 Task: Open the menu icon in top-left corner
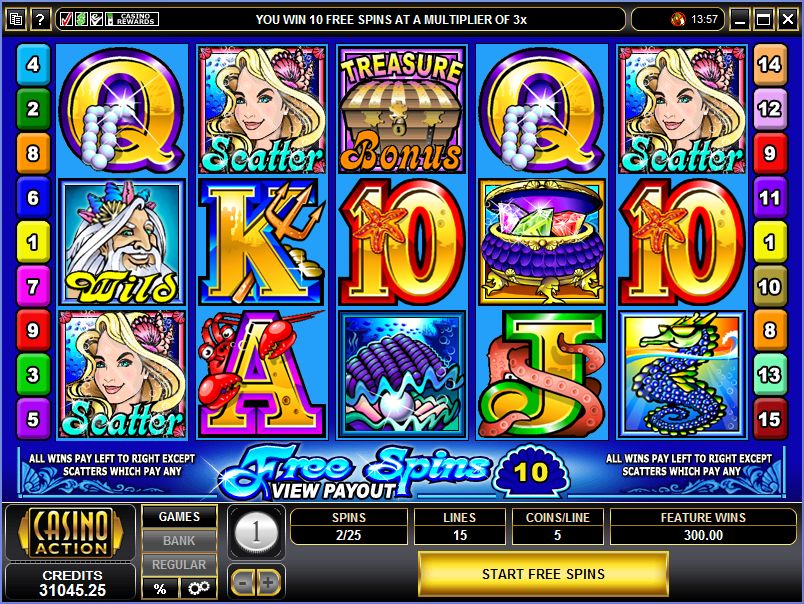click(x=16, y=19)
